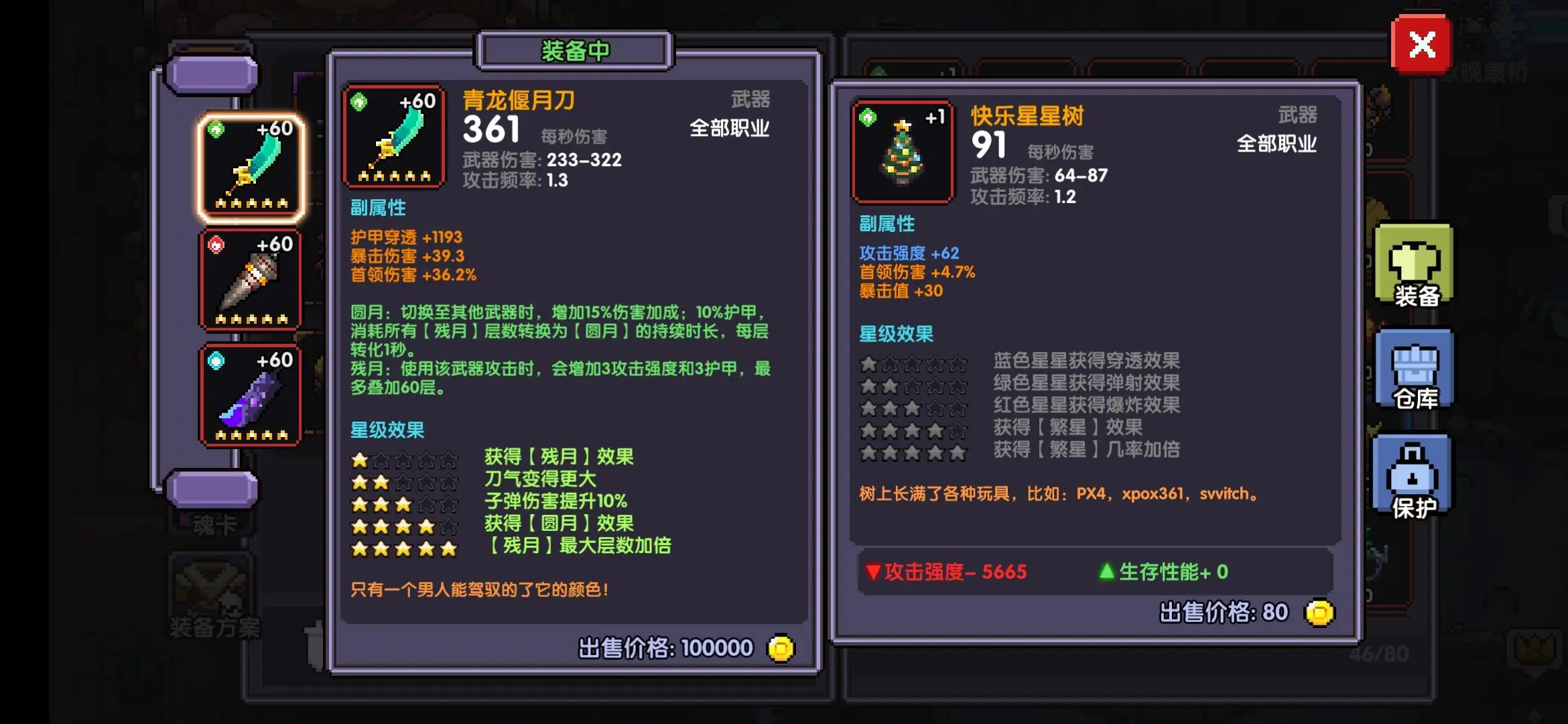
Task: Send the item to 仓库 storage
Action: (1415, 369)
